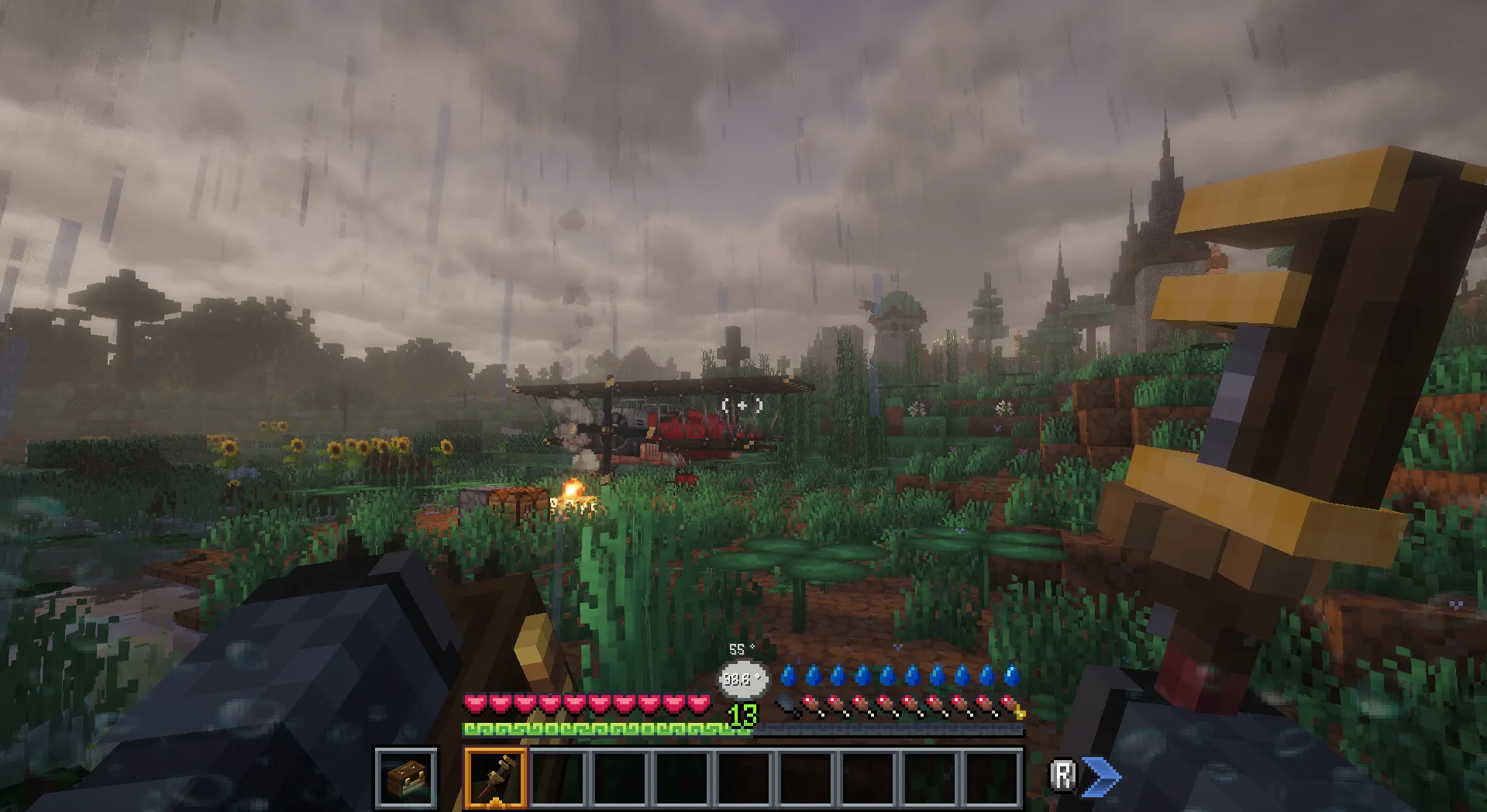Viewport: 1487px width, 812px height.
Task: Click the gray depleted section of the experience bar
Action: 891,727
